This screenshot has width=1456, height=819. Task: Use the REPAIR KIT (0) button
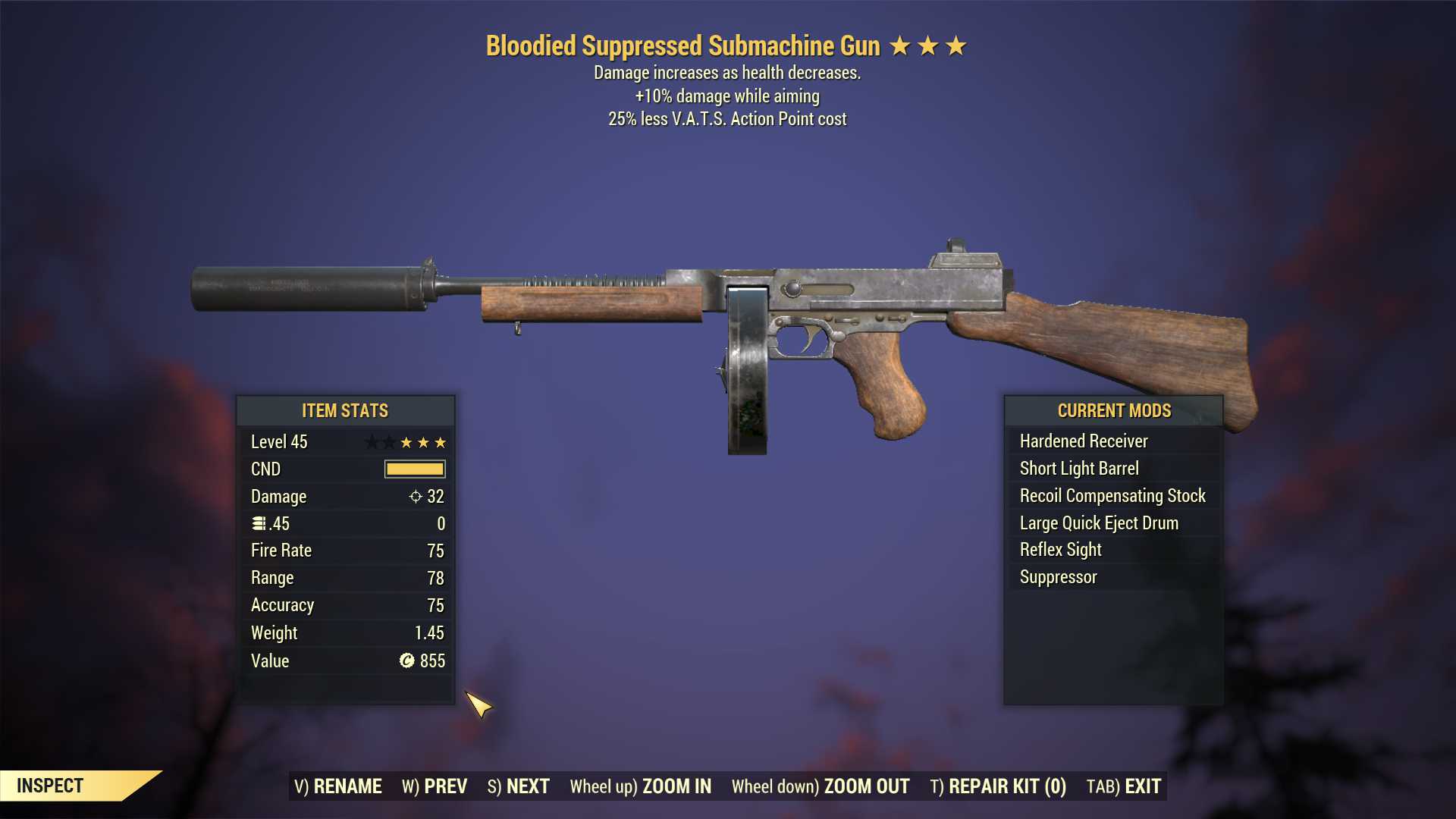click(x=998, y=786)
